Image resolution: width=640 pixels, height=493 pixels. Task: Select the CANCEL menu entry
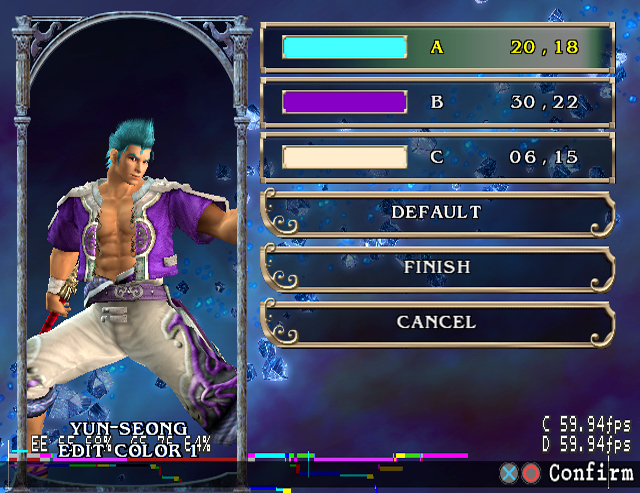[x=436, y=322]
